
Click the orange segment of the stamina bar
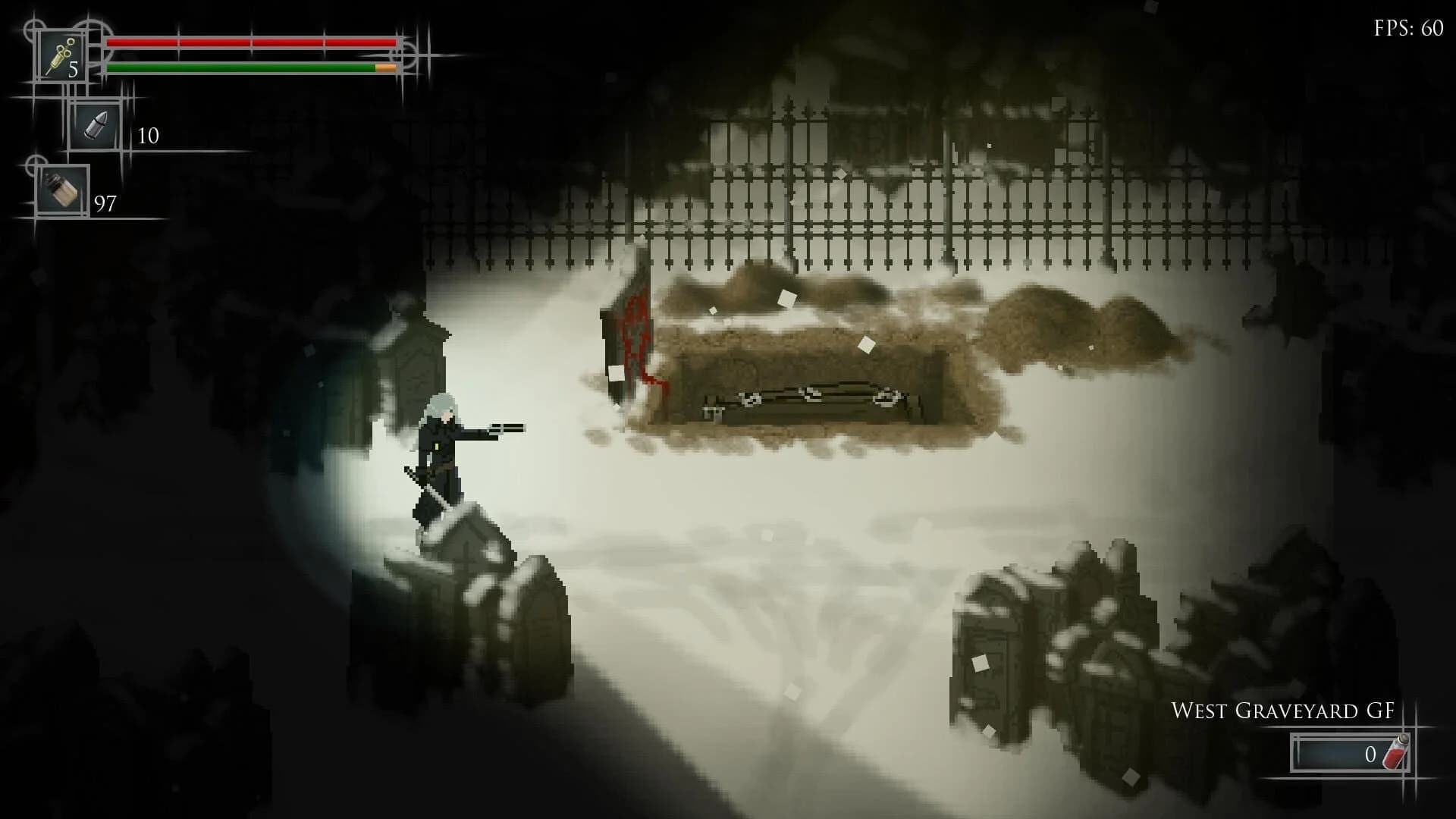383,69
